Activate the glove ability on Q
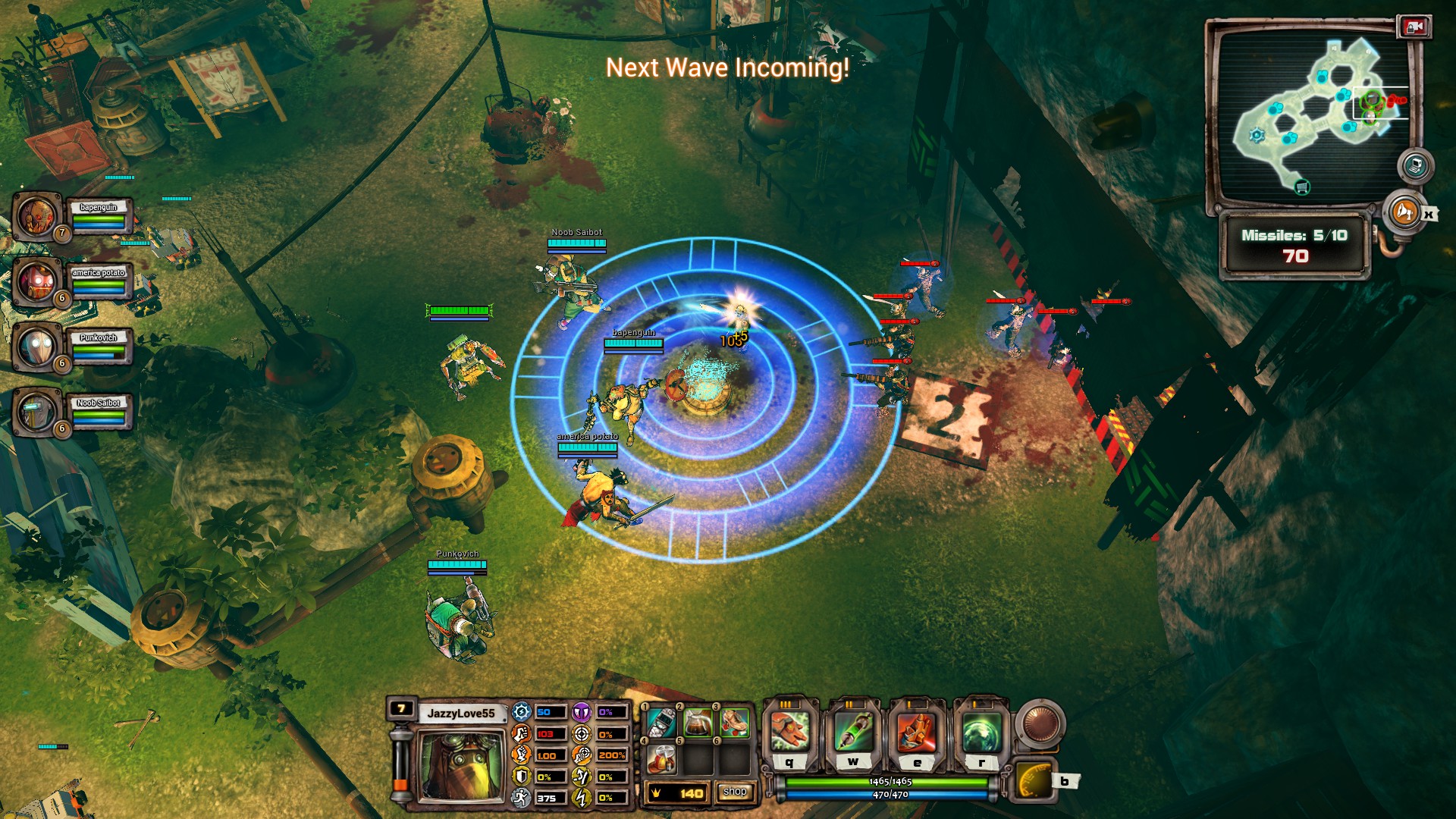1456x819 pixels. (x=789, y=730)
